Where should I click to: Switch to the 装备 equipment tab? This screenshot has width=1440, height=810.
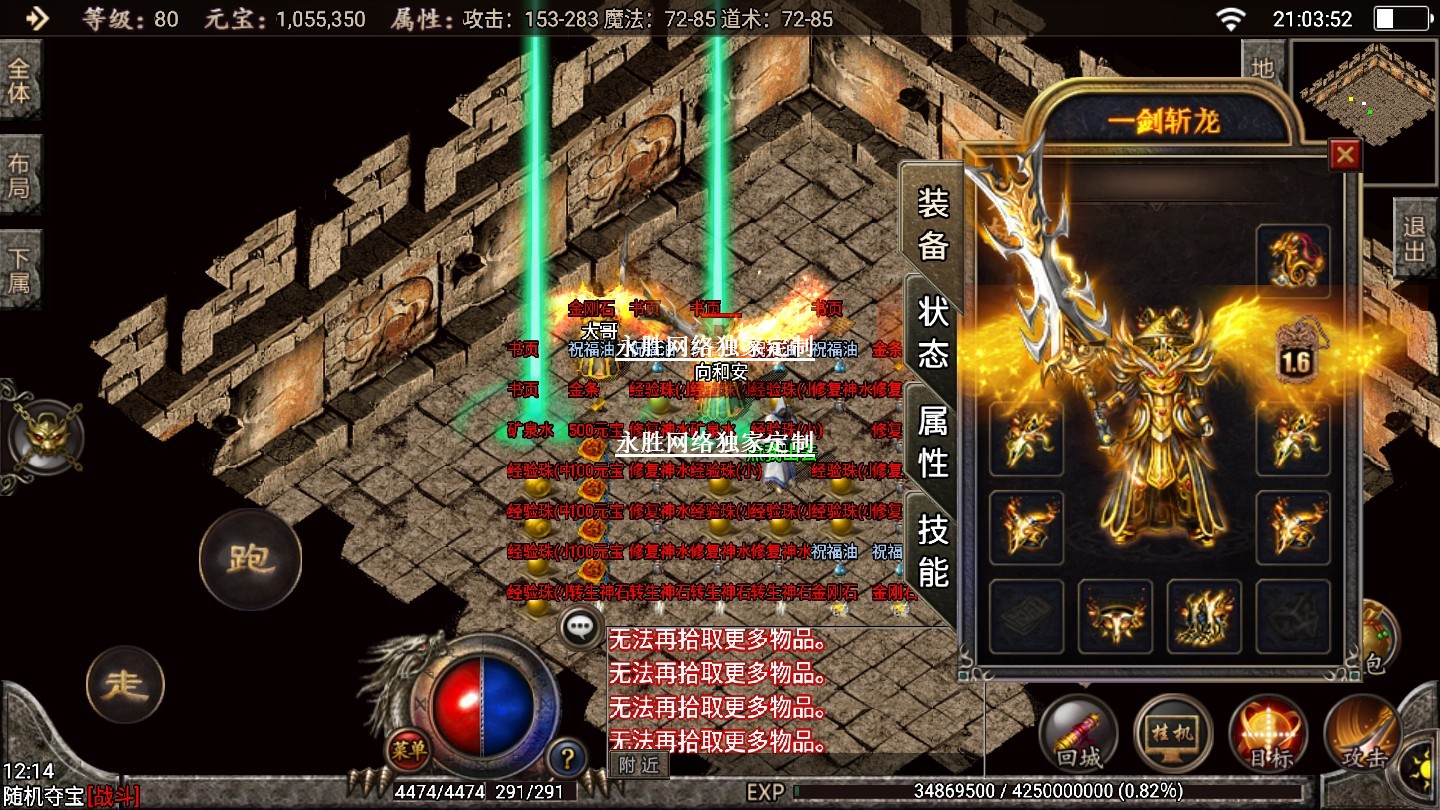932,225
